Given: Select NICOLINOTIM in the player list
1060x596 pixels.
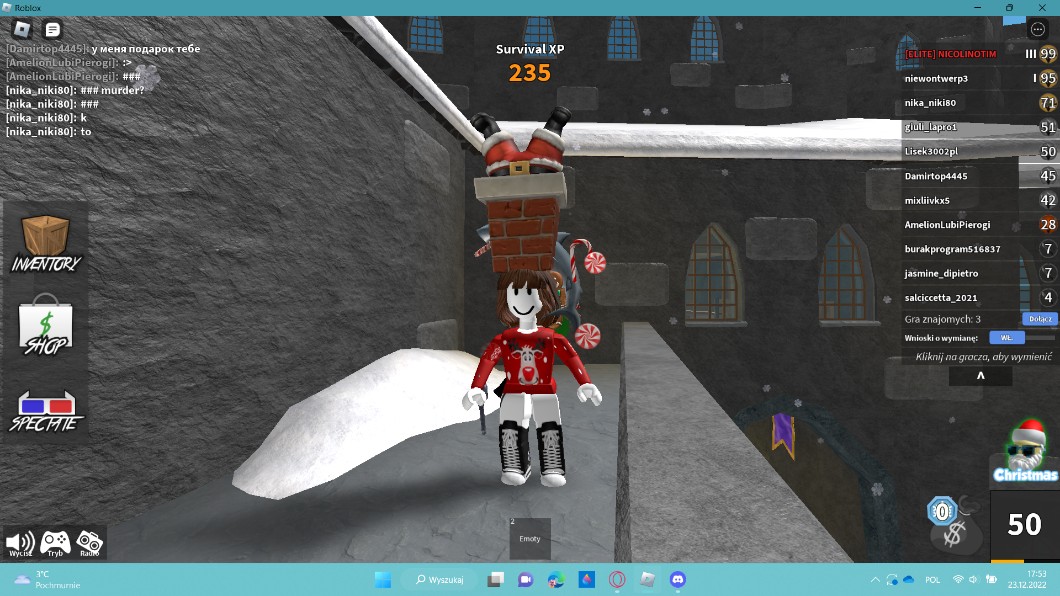Looking at the screenshot, I should point(955,54).
